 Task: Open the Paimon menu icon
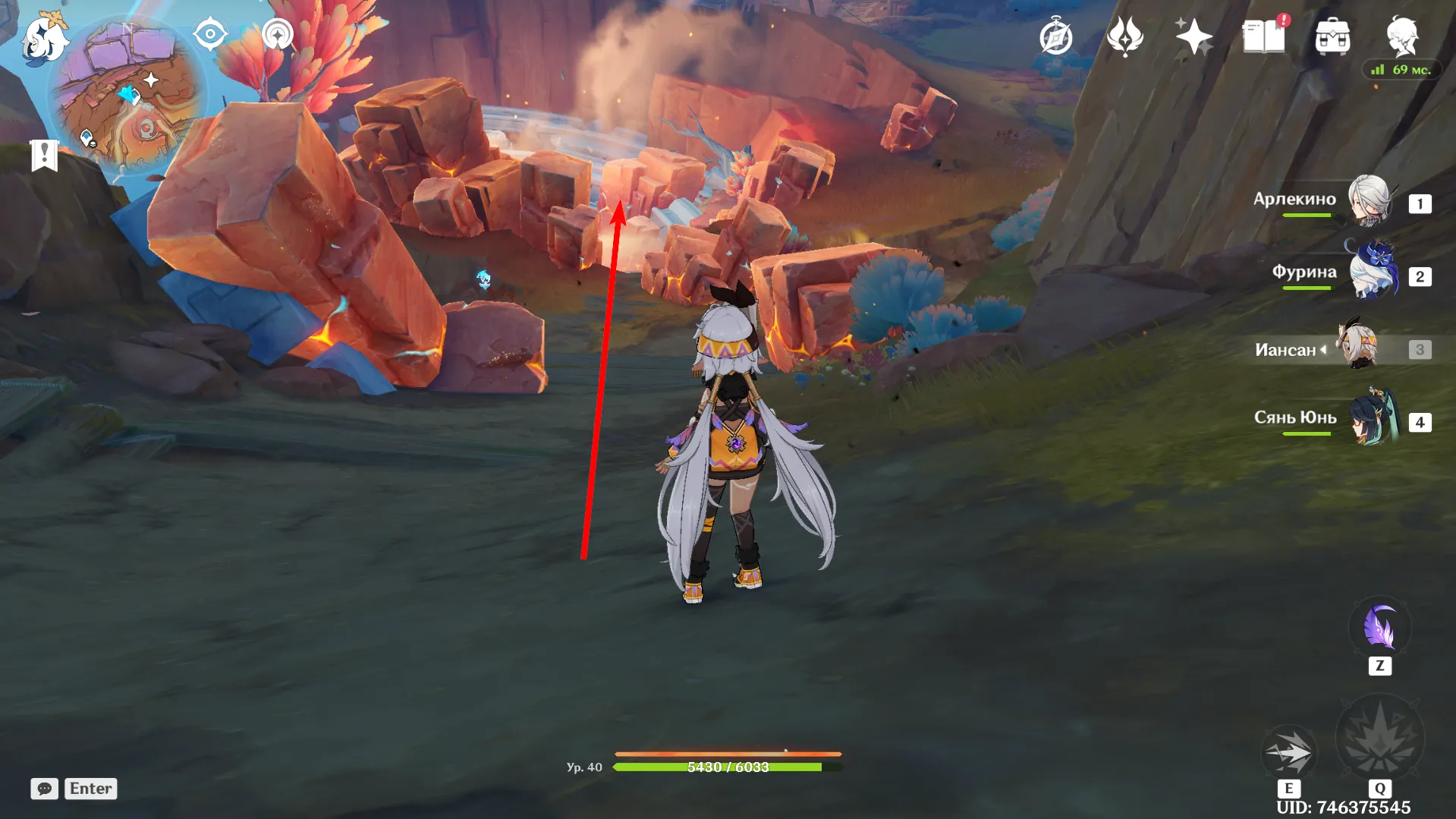(x=44, y=38)
